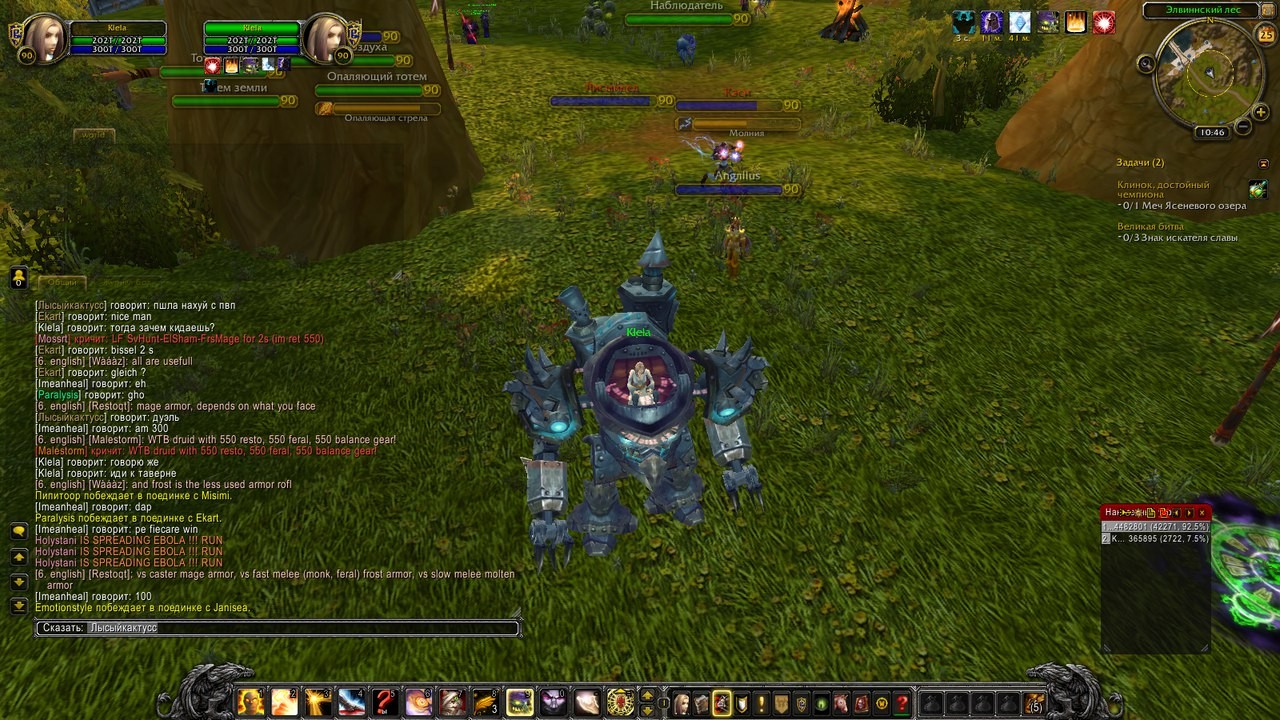
Task: Open the character info portrait micro button
Action: click(x=682, y=704)
